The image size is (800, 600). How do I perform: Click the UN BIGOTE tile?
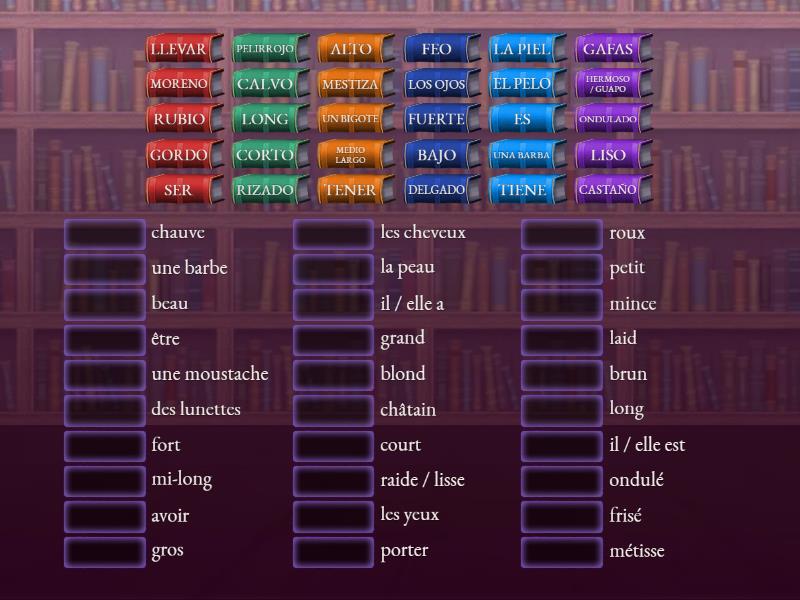[350, 119]
